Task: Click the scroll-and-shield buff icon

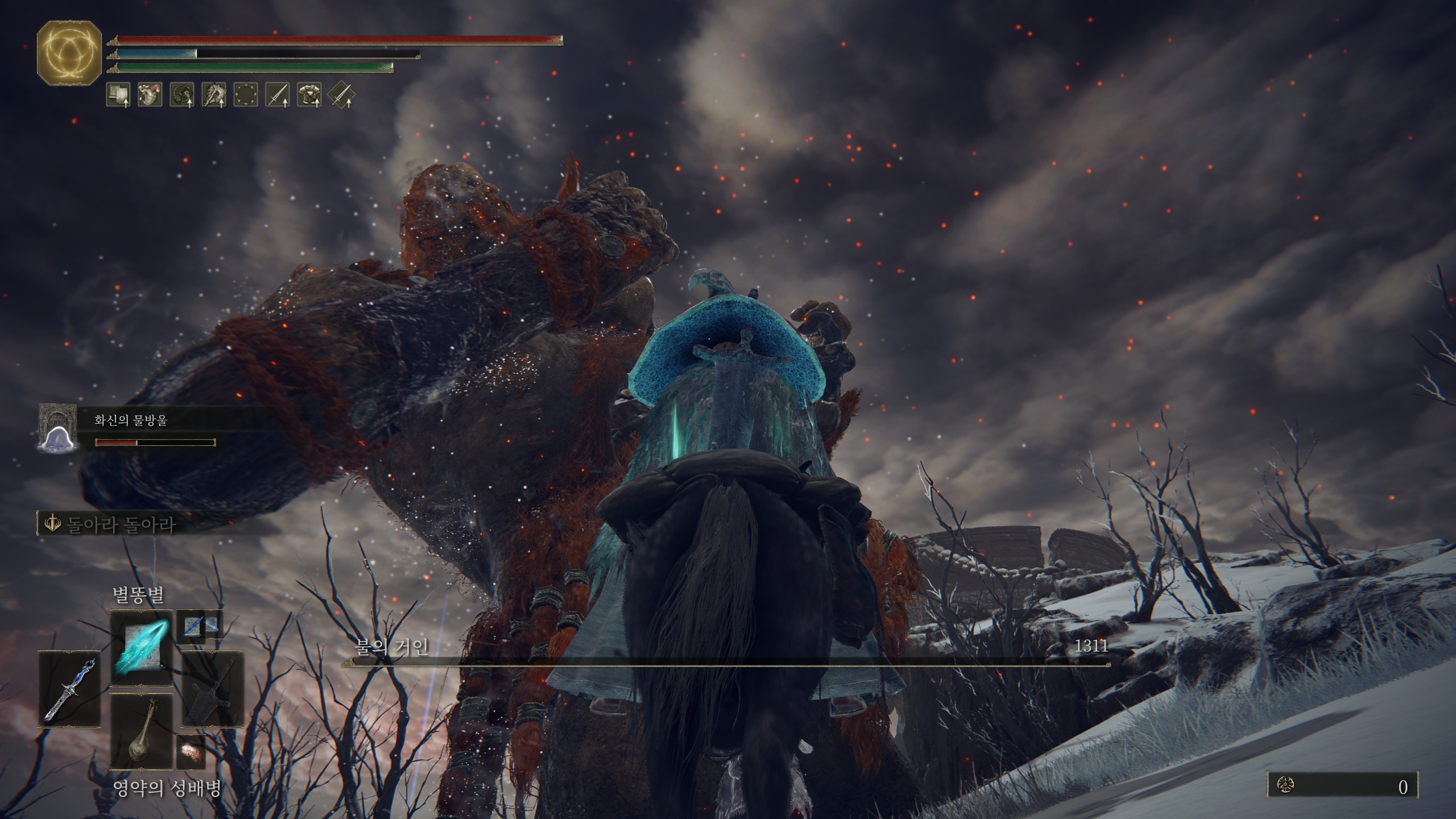Action: tap(118, 94)
